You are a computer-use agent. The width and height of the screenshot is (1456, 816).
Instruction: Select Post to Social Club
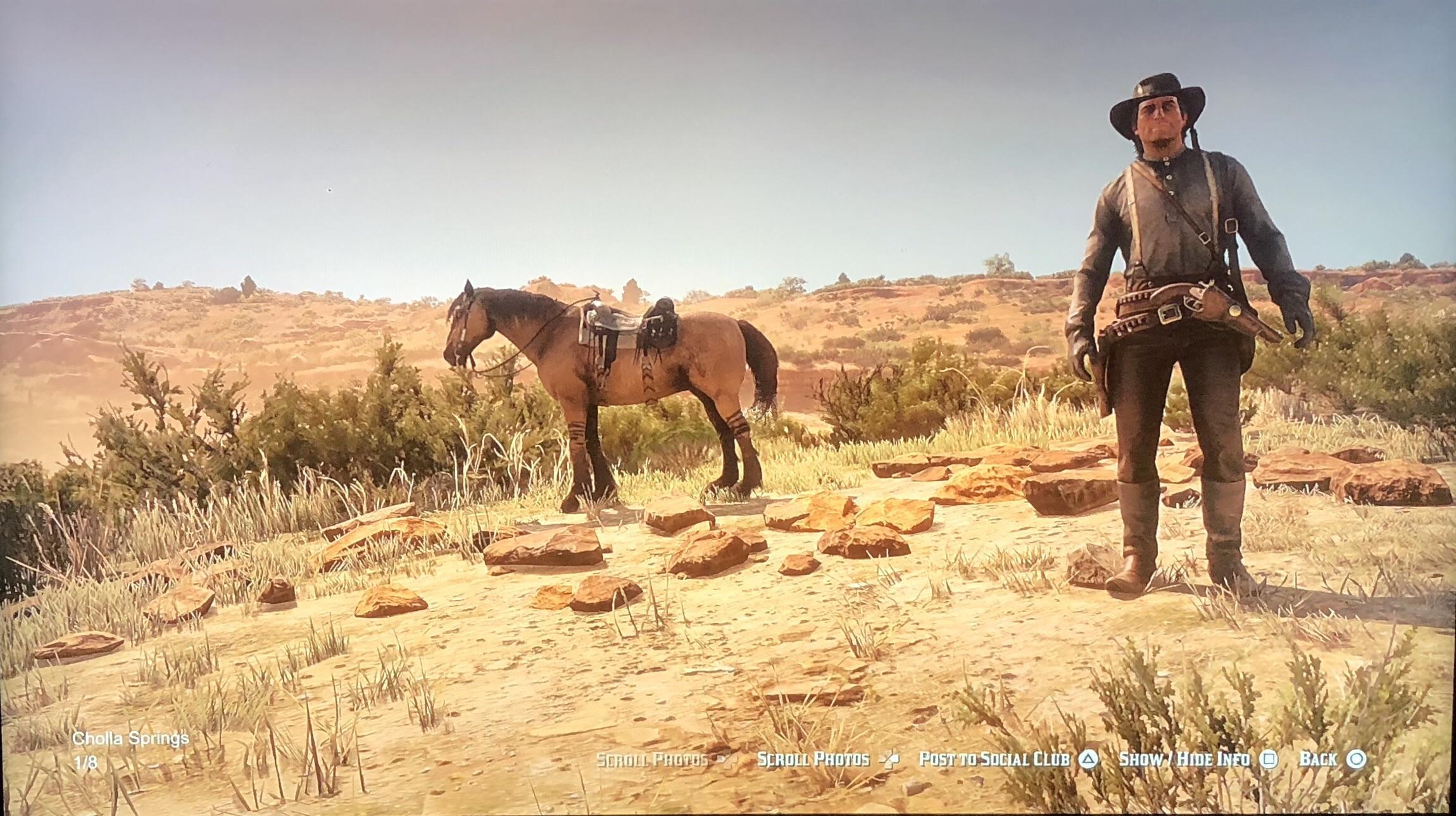click(994, 758)
